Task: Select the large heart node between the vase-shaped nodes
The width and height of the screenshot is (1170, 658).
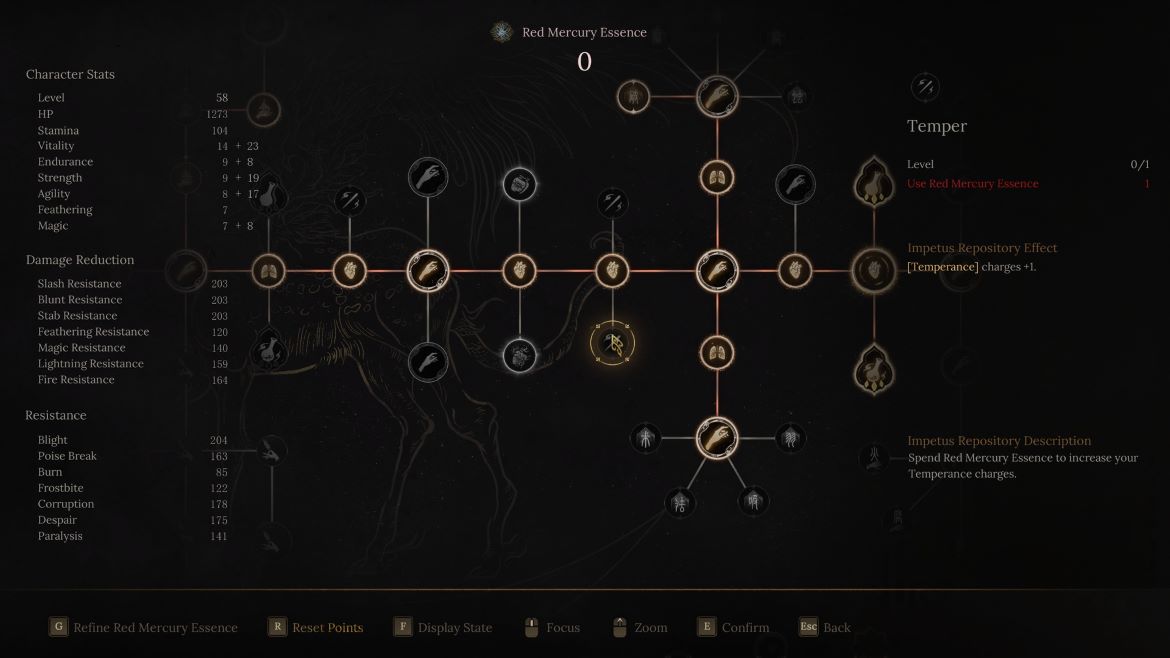Action: [x=874, y=270]
